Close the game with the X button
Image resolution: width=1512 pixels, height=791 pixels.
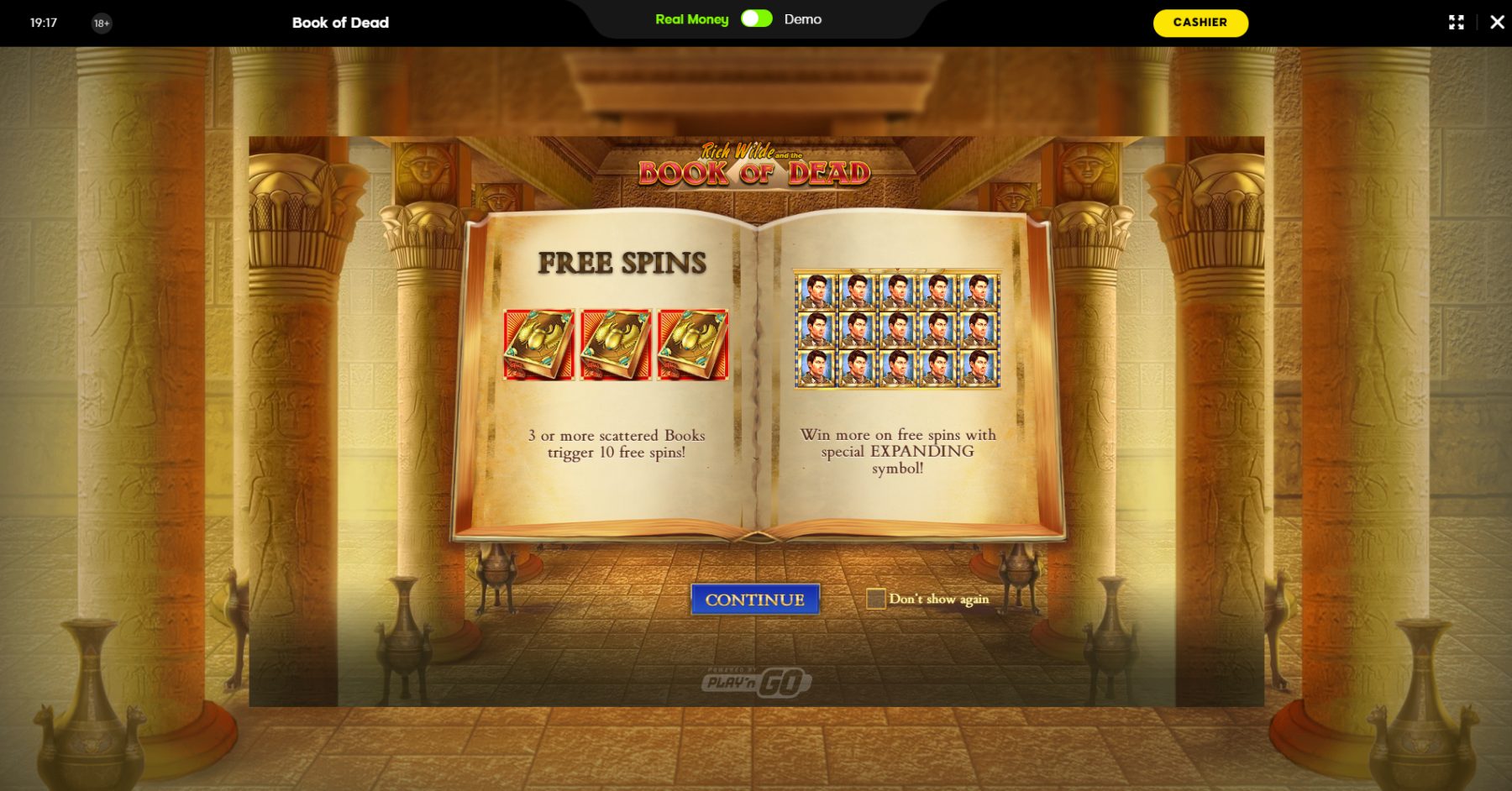1497,23
